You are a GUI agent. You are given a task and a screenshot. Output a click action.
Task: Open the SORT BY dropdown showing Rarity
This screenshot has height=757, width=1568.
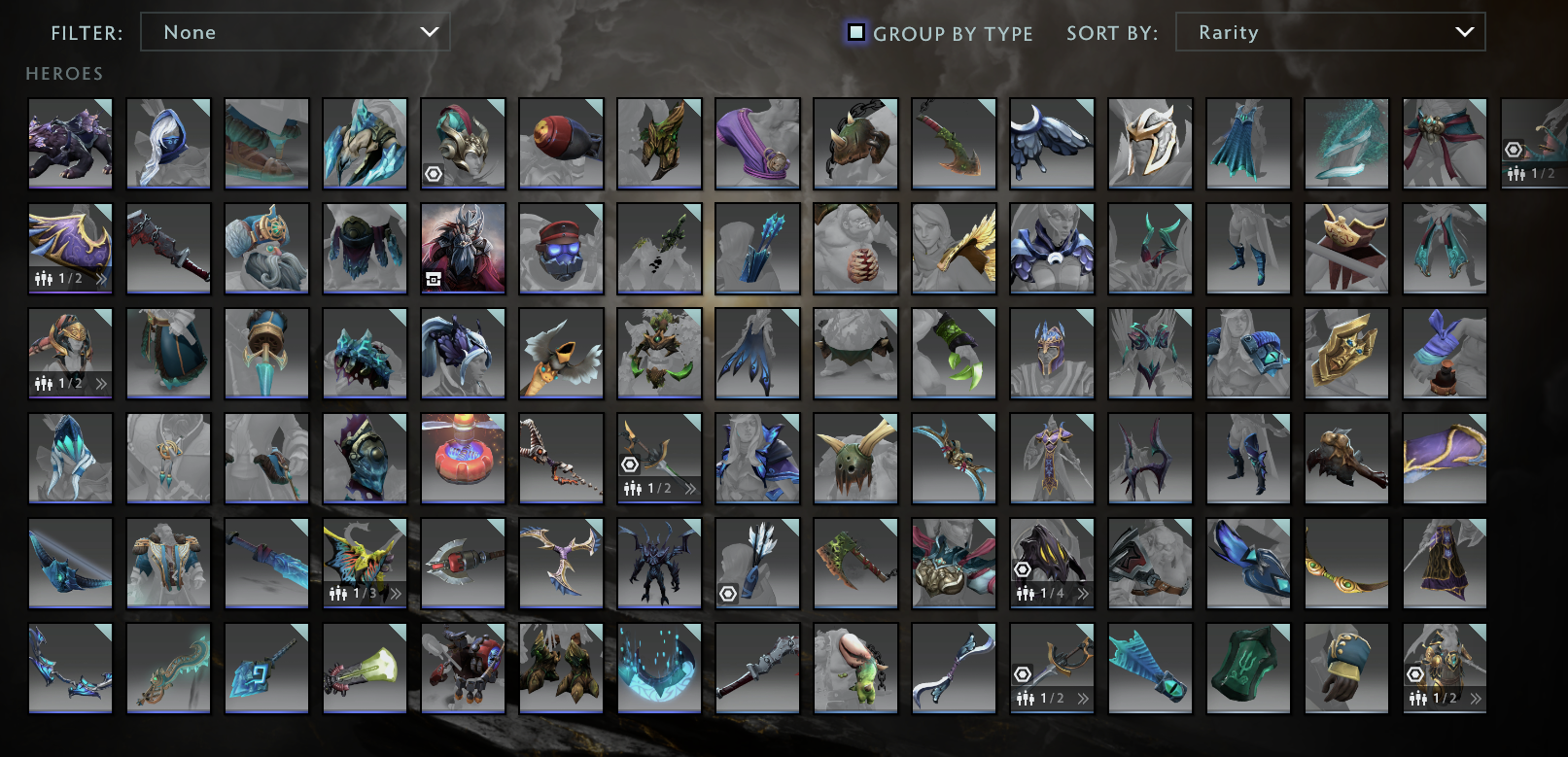tap(1330, 32)
